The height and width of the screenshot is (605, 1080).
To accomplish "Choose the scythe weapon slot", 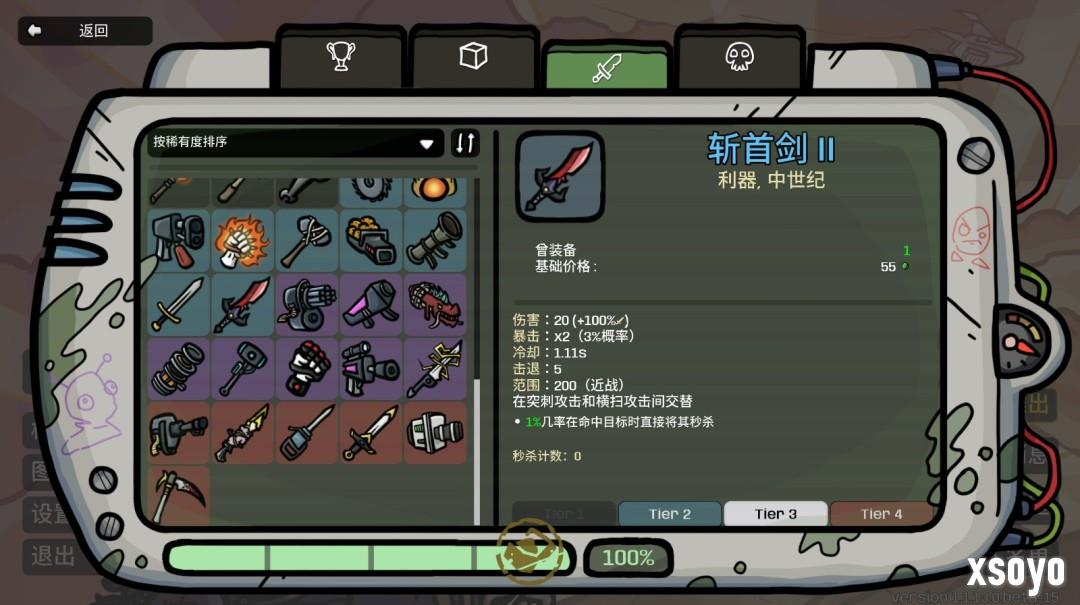I will click(x=179, y=493).
